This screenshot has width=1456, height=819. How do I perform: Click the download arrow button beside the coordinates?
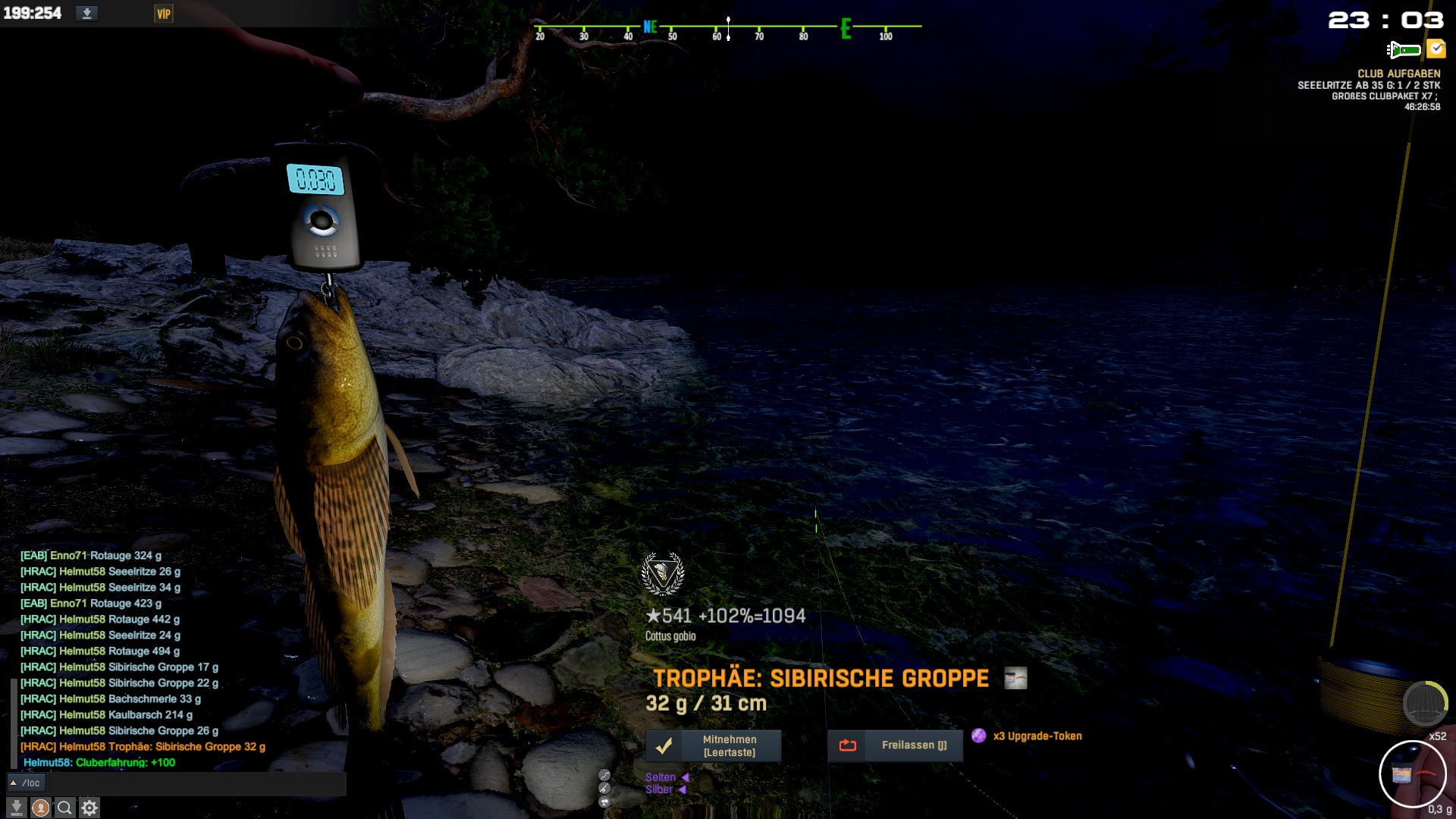[x=87, y=14]
